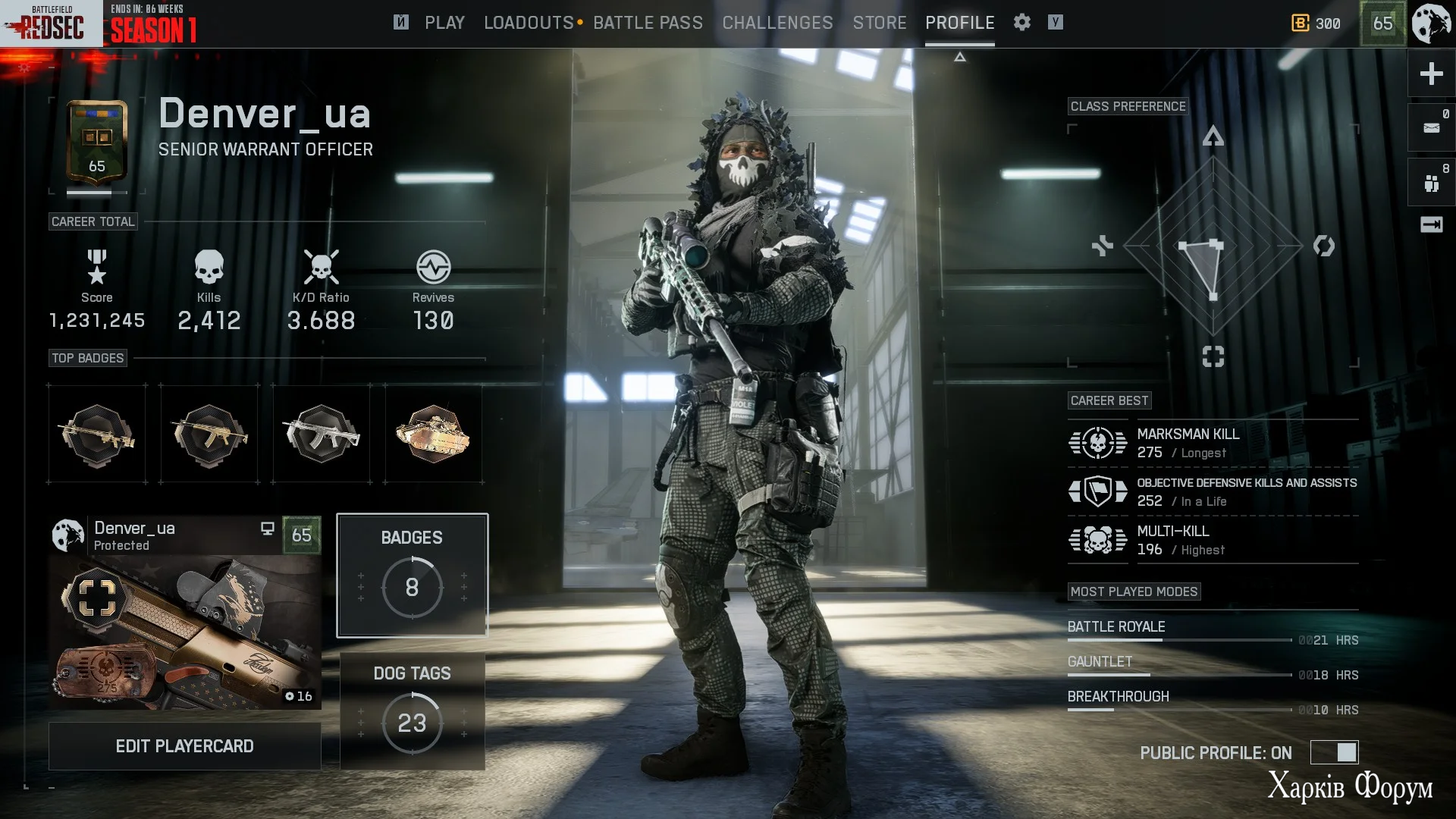Go to the BATTLE PASS tab

pos(648,23)
